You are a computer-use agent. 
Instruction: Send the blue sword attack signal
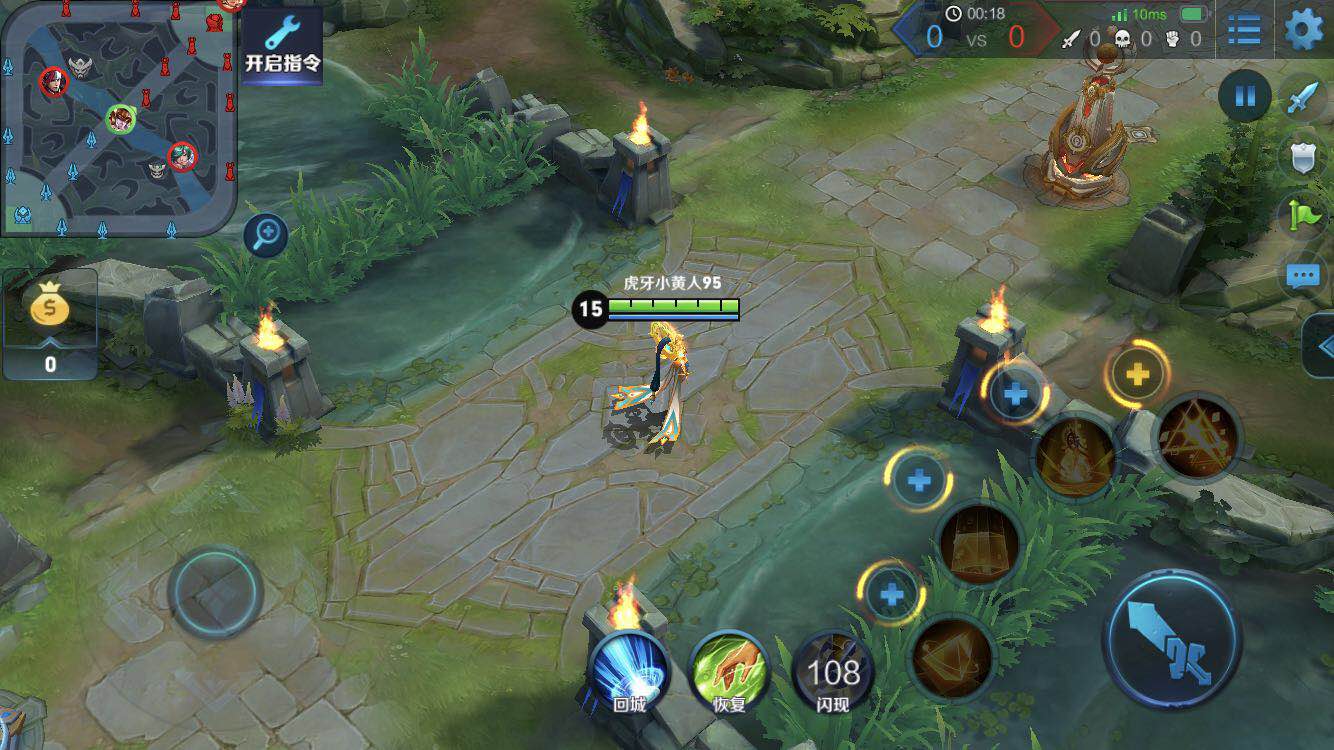(x=1303, y=98)
